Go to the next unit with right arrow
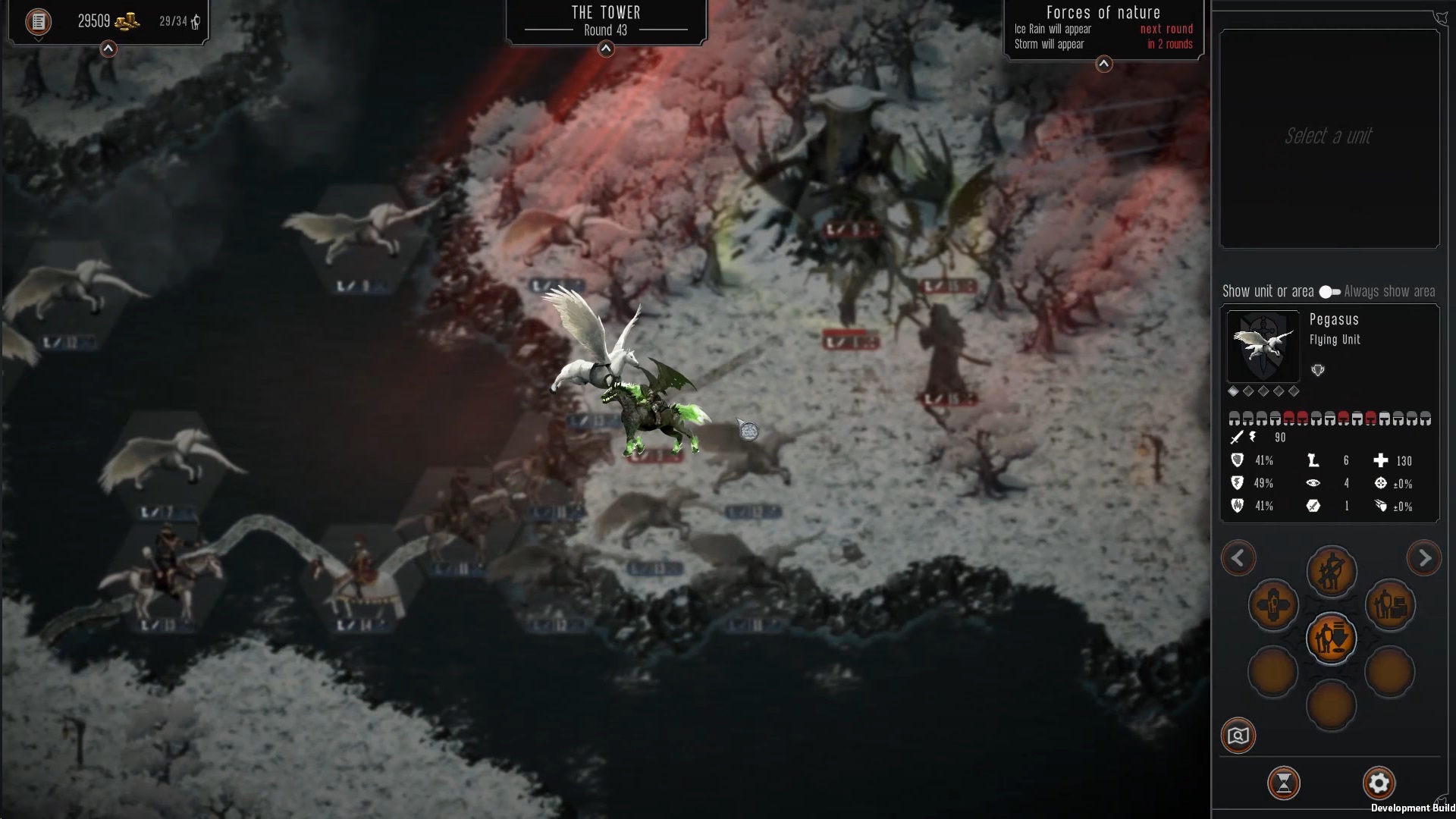 coord(1423,559)
